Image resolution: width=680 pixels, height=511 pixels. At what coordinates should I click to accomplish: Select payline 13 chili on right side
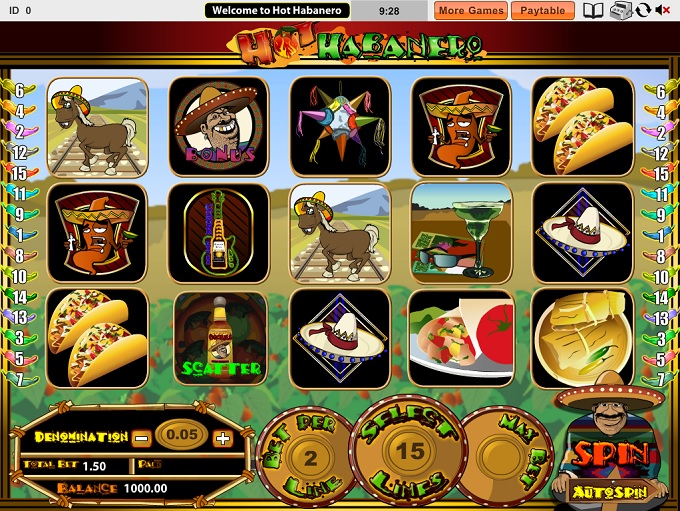point(658,318)
